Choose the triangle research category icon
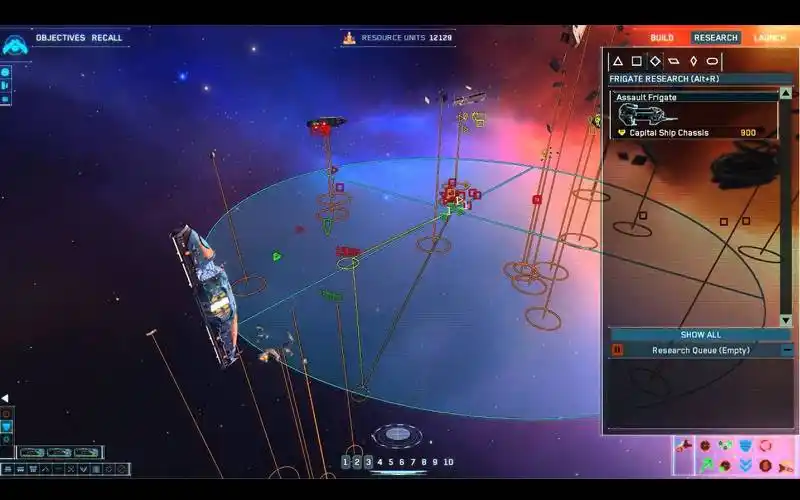800x500 pixels. [618, 61]
